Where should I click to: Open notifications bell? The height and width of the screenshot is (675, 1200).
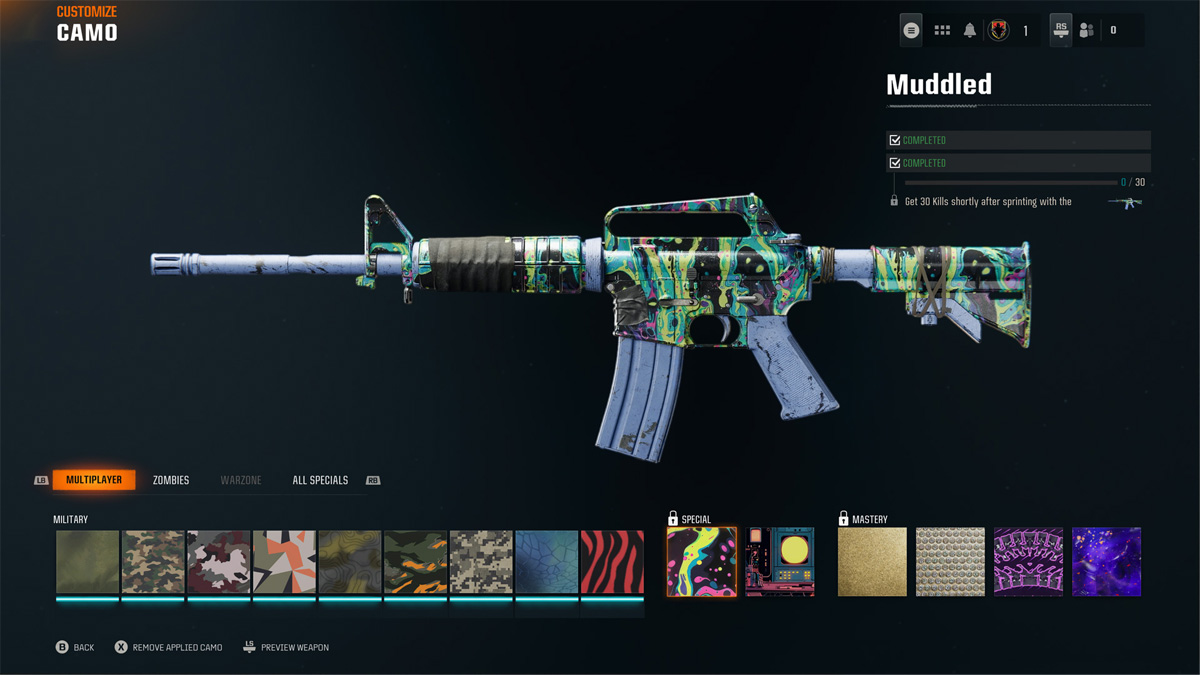coord(970,30)
